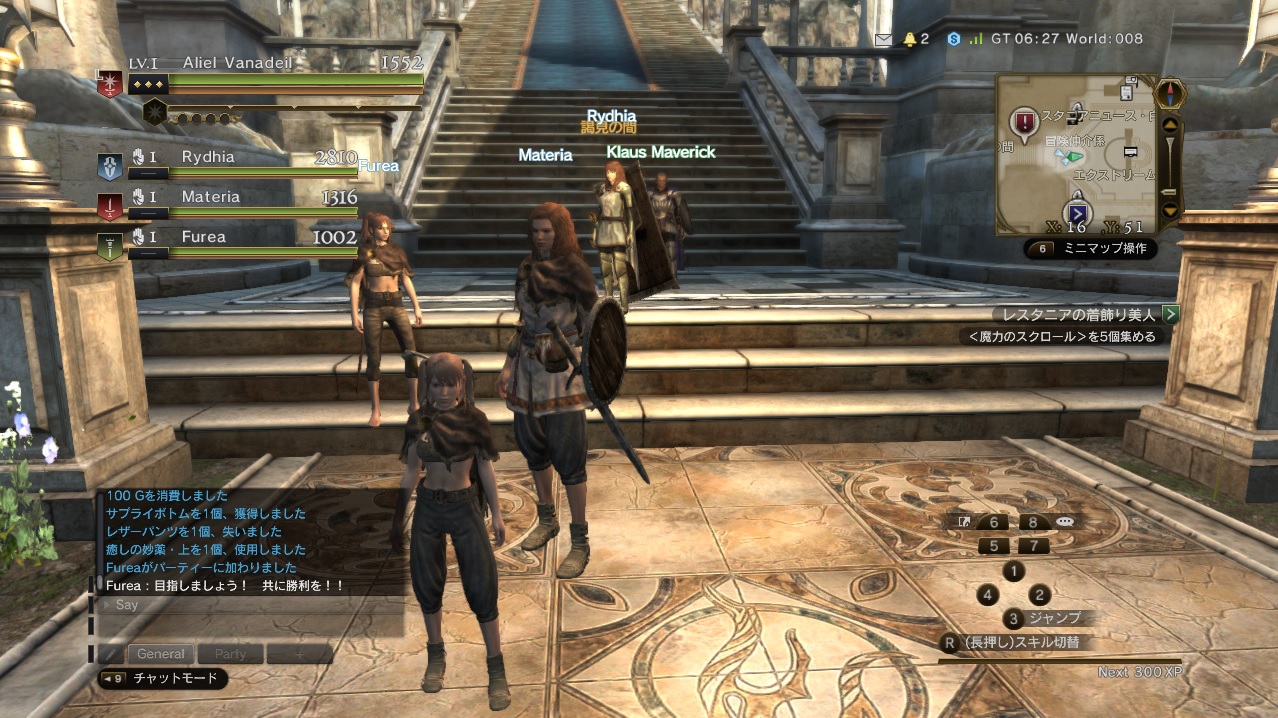This screenshot has height=718, width=1278.
Task: Select the red exclamation quest marker on minimap
Action: (1024, 123)
